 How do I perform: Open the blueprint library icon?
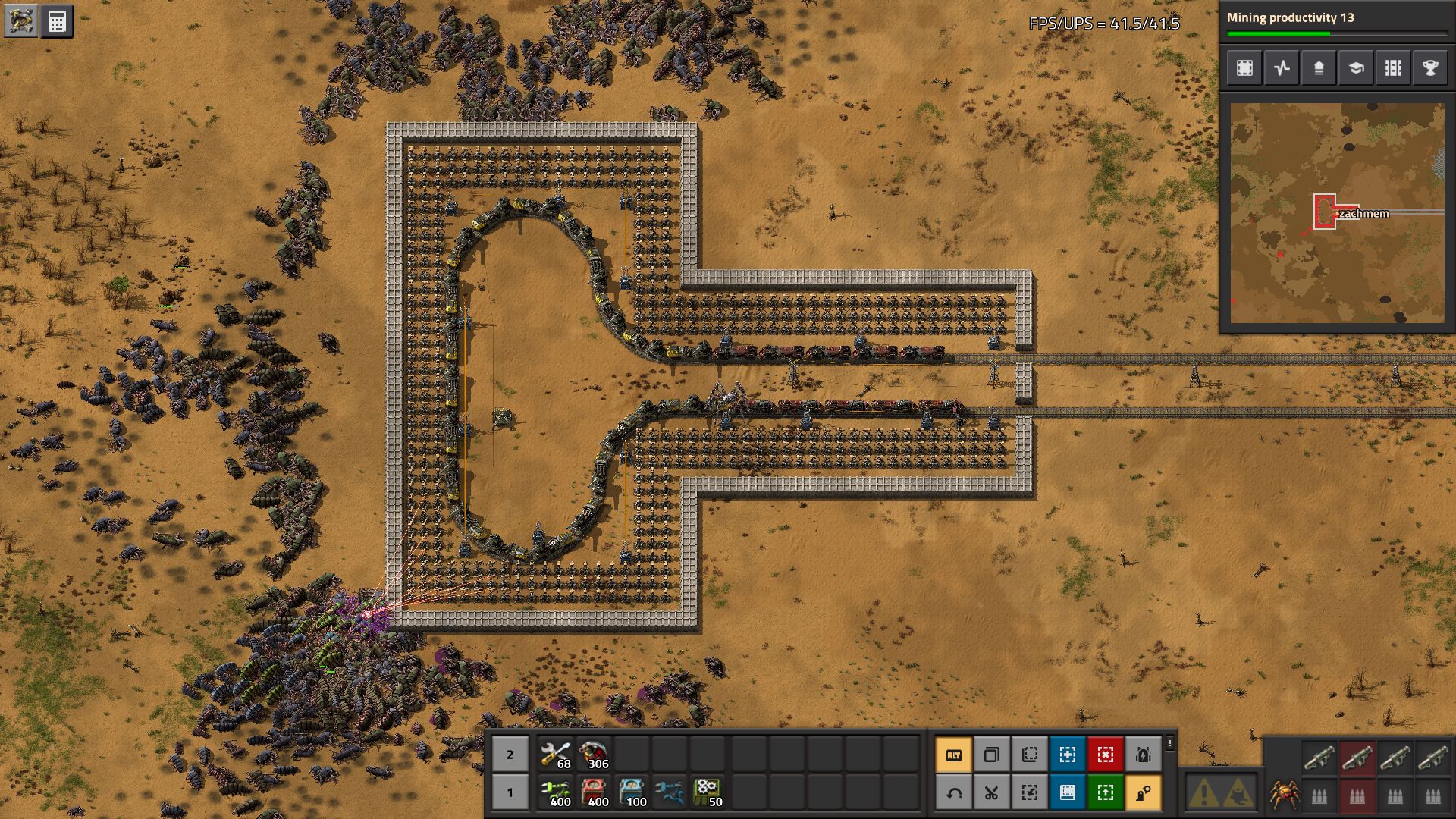tap(1244, 68)
